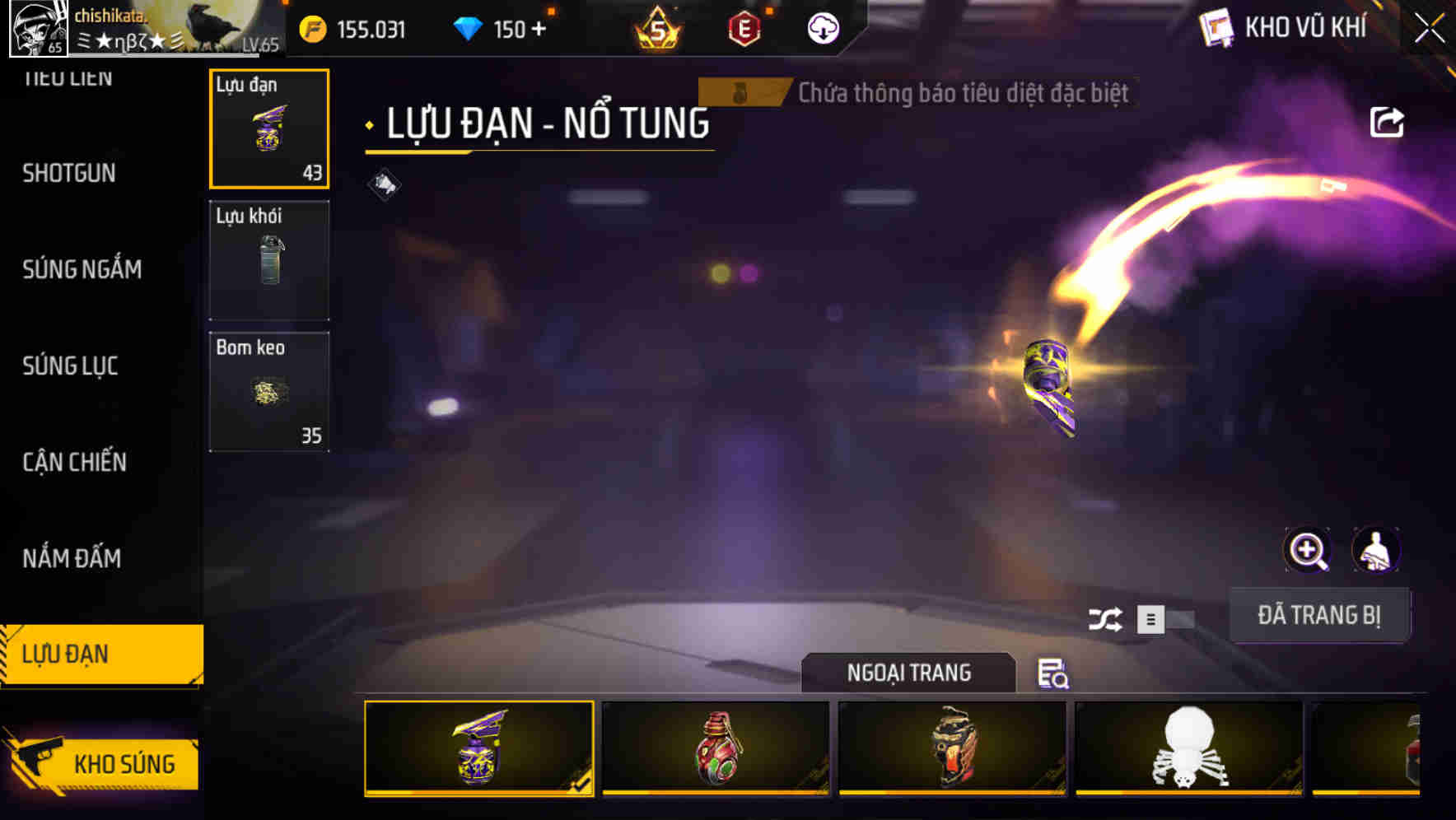This screenshot has width=1456, height=820.
Task: Switch to the NGOẠI TRANG tab
Action: (x=908, y=673)
